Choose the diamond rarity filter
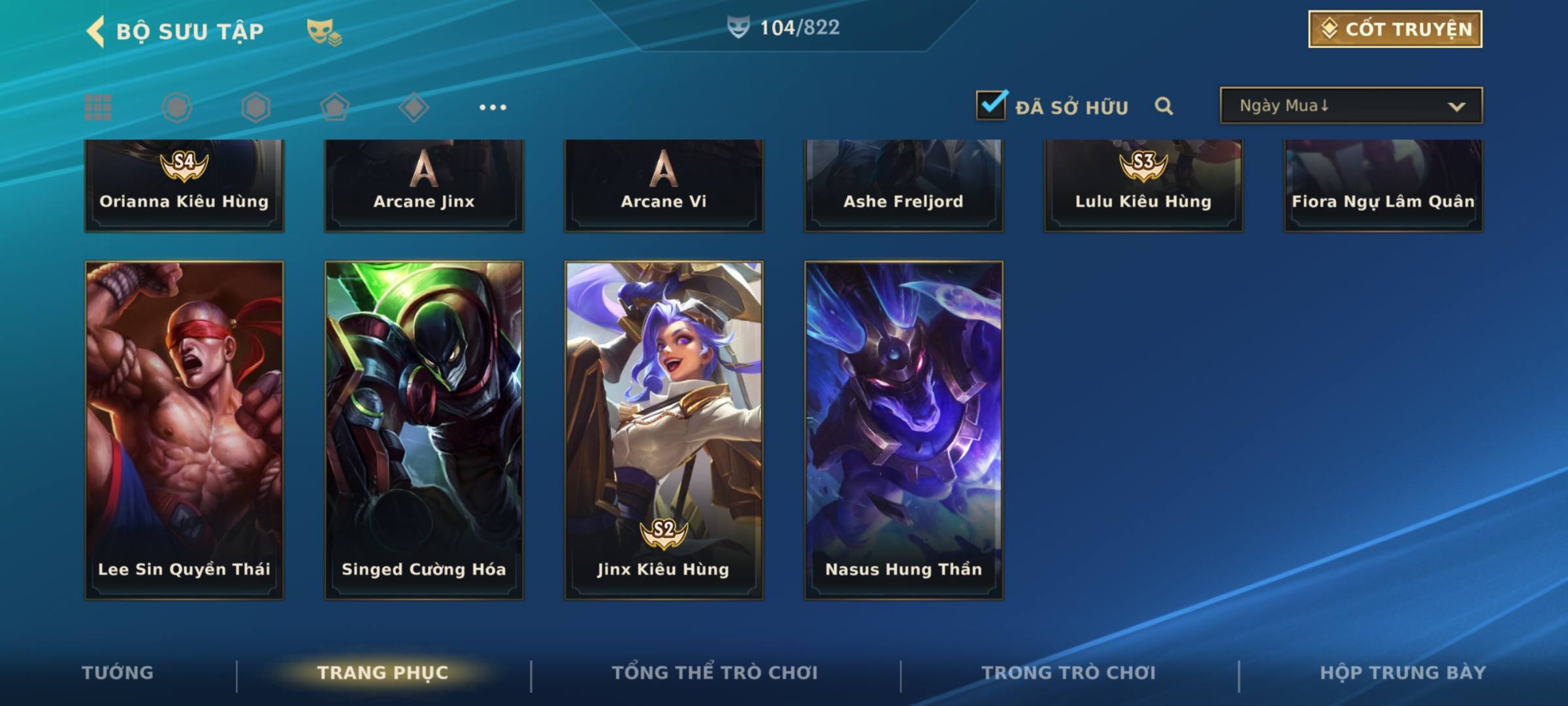Viewport: 1568px width, 706px height. (x=414, y=107)
